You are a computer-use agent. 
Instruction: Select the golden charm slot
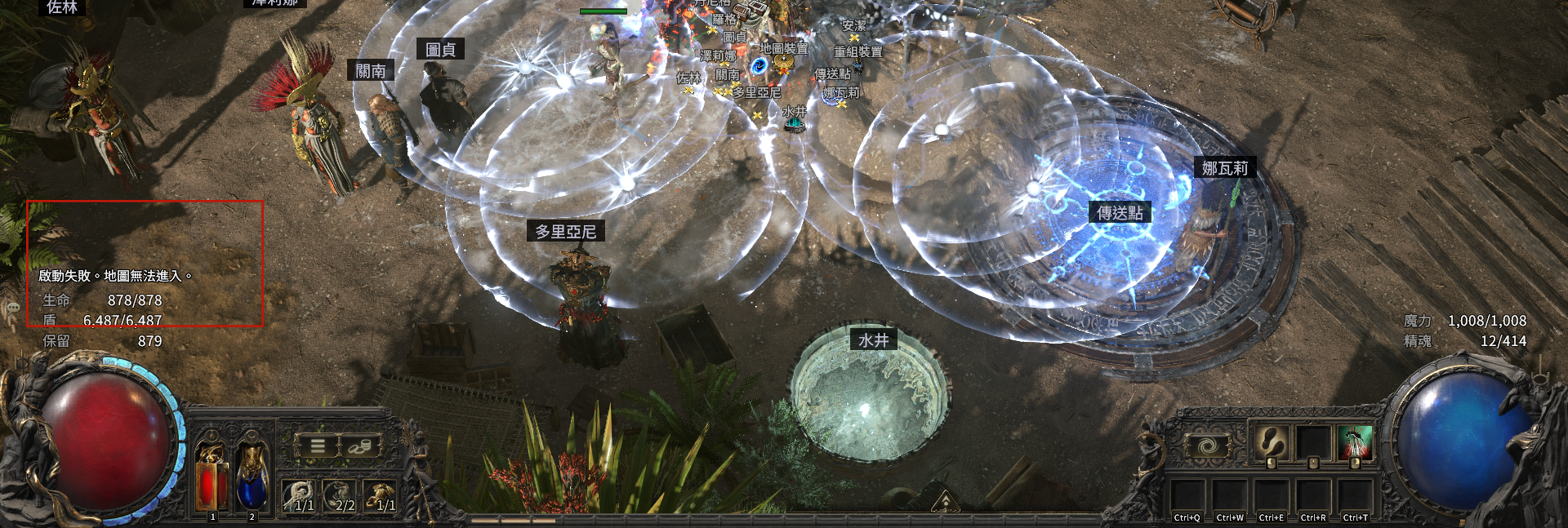pyautogui.click(x=381, y=495)
